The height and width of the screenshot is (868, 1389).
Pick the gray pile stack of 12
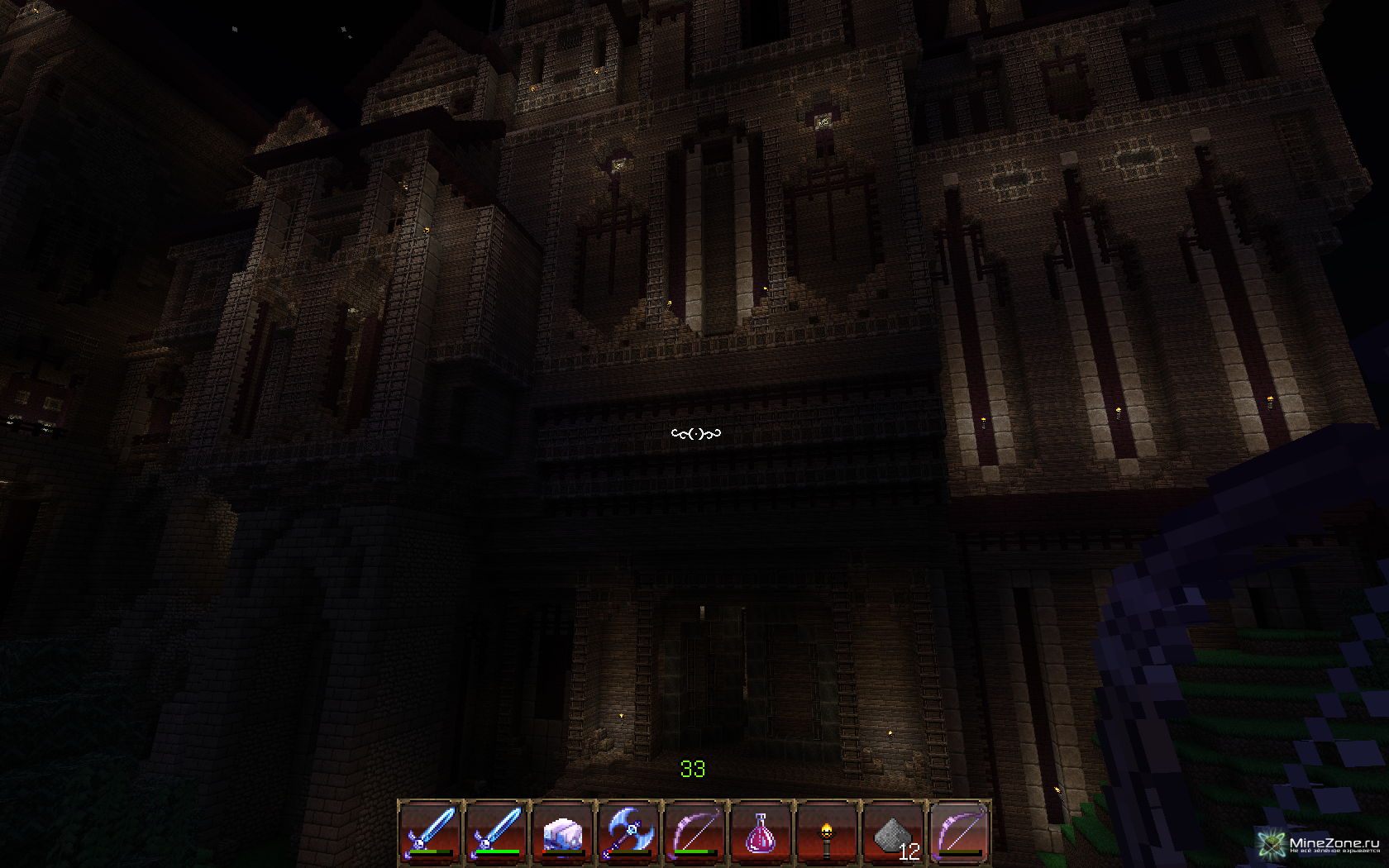893,831
